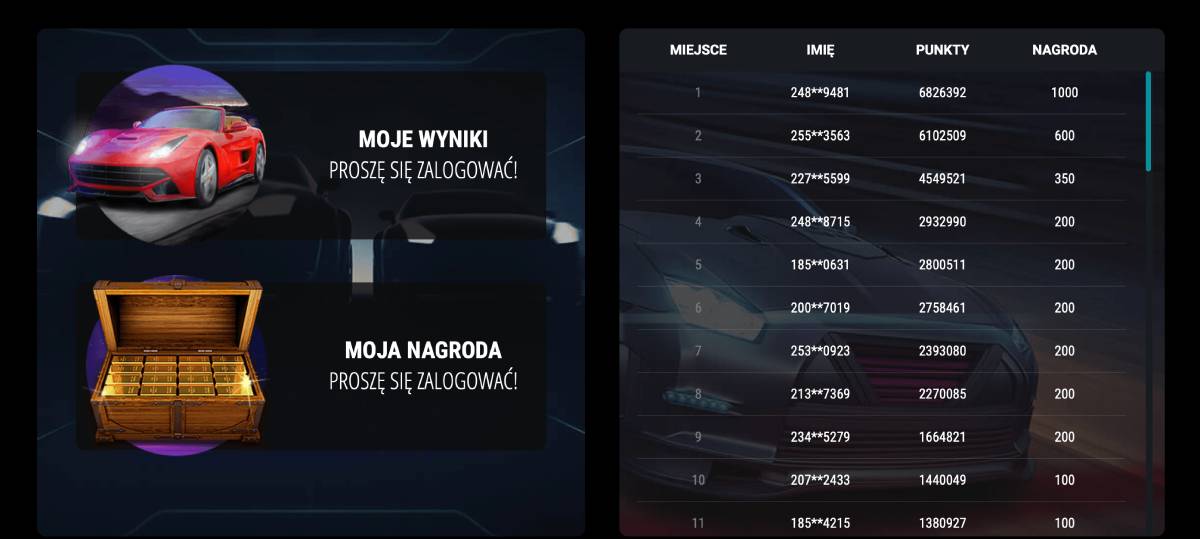Choose the row for player 213**7369
The width and height of the screenshot is (1200, 539).
(820, 394)
